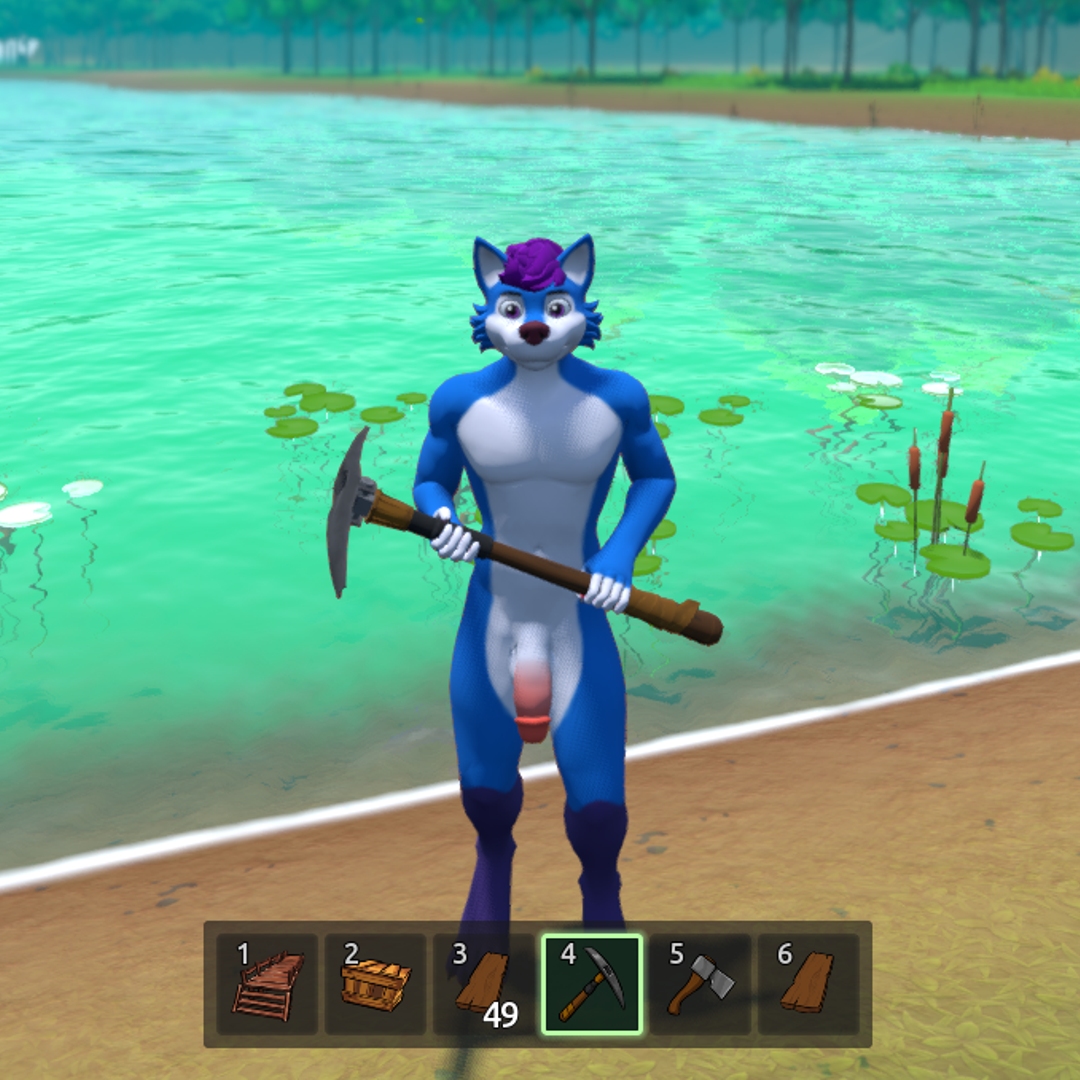This screenshot has height=1080, width=1080.
Task: Select the plank stack showing 49
Action: click(483, 984)
